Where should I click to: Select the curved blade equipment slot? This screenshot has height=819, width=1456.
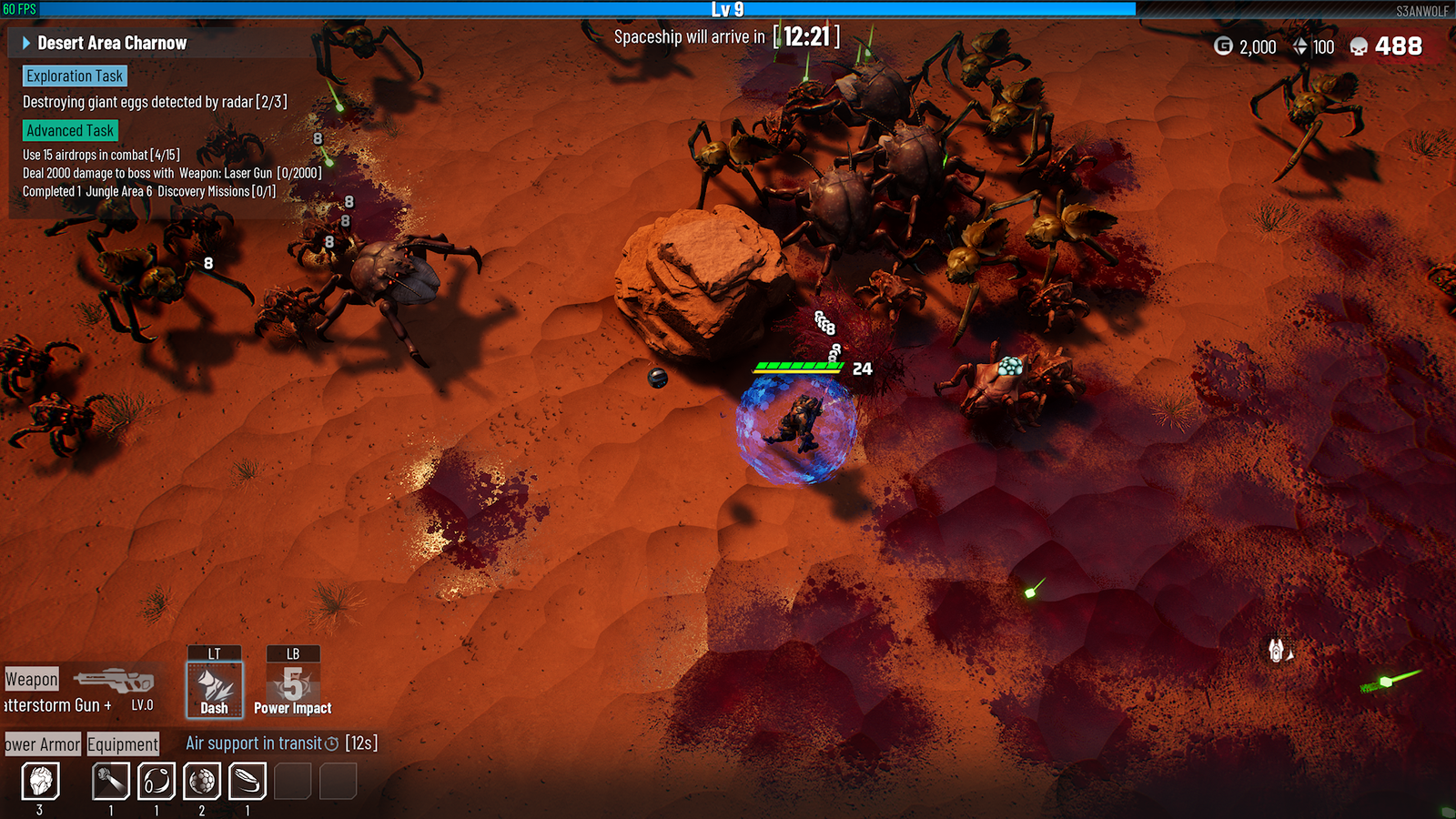coord(248,781)
